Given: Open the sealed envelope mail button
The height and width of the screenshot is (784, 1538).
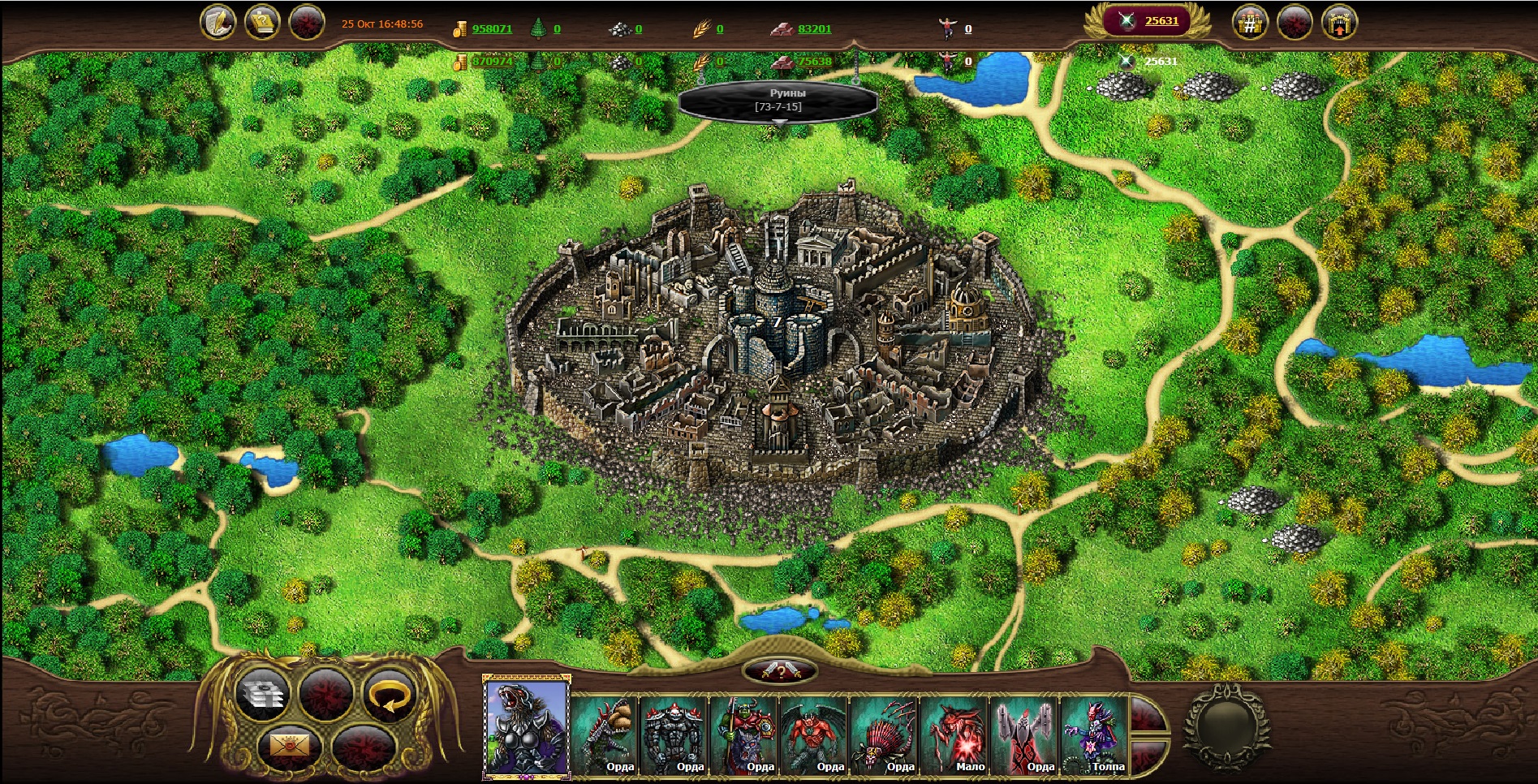Looking at the screenshot, I should coord(289,743).
